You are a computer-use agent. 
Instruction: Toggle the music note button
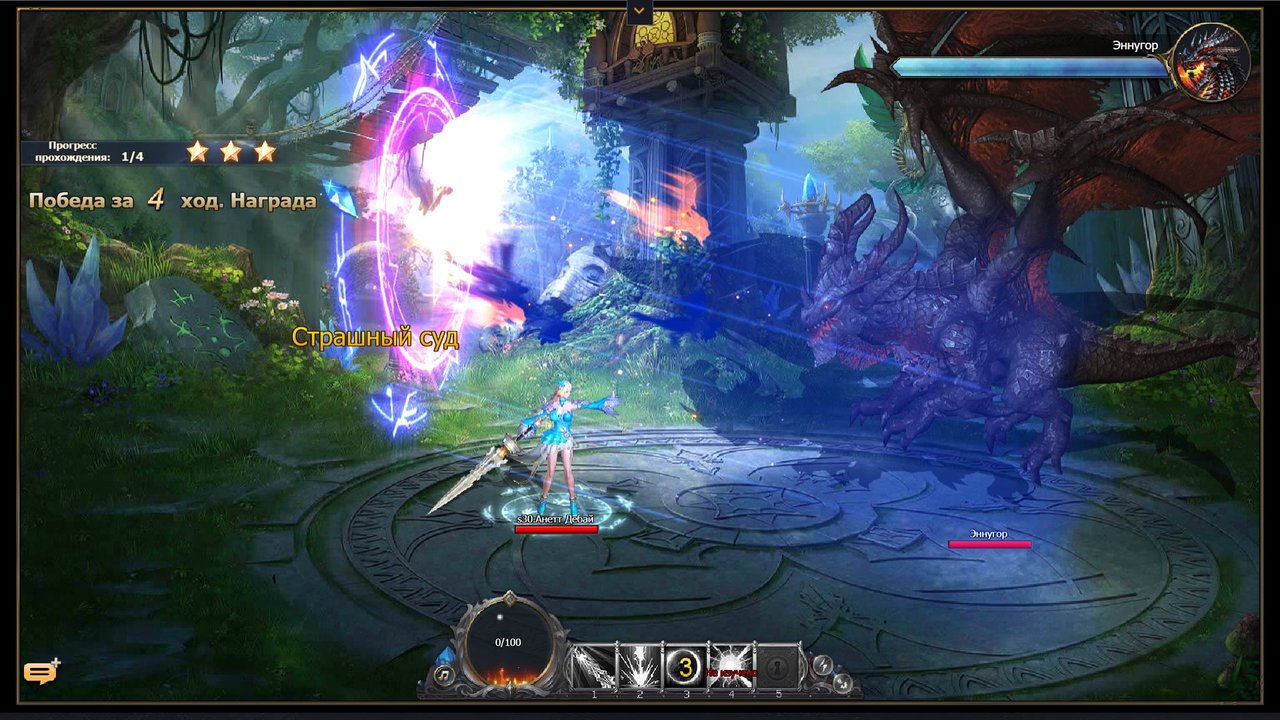[445, 674]
